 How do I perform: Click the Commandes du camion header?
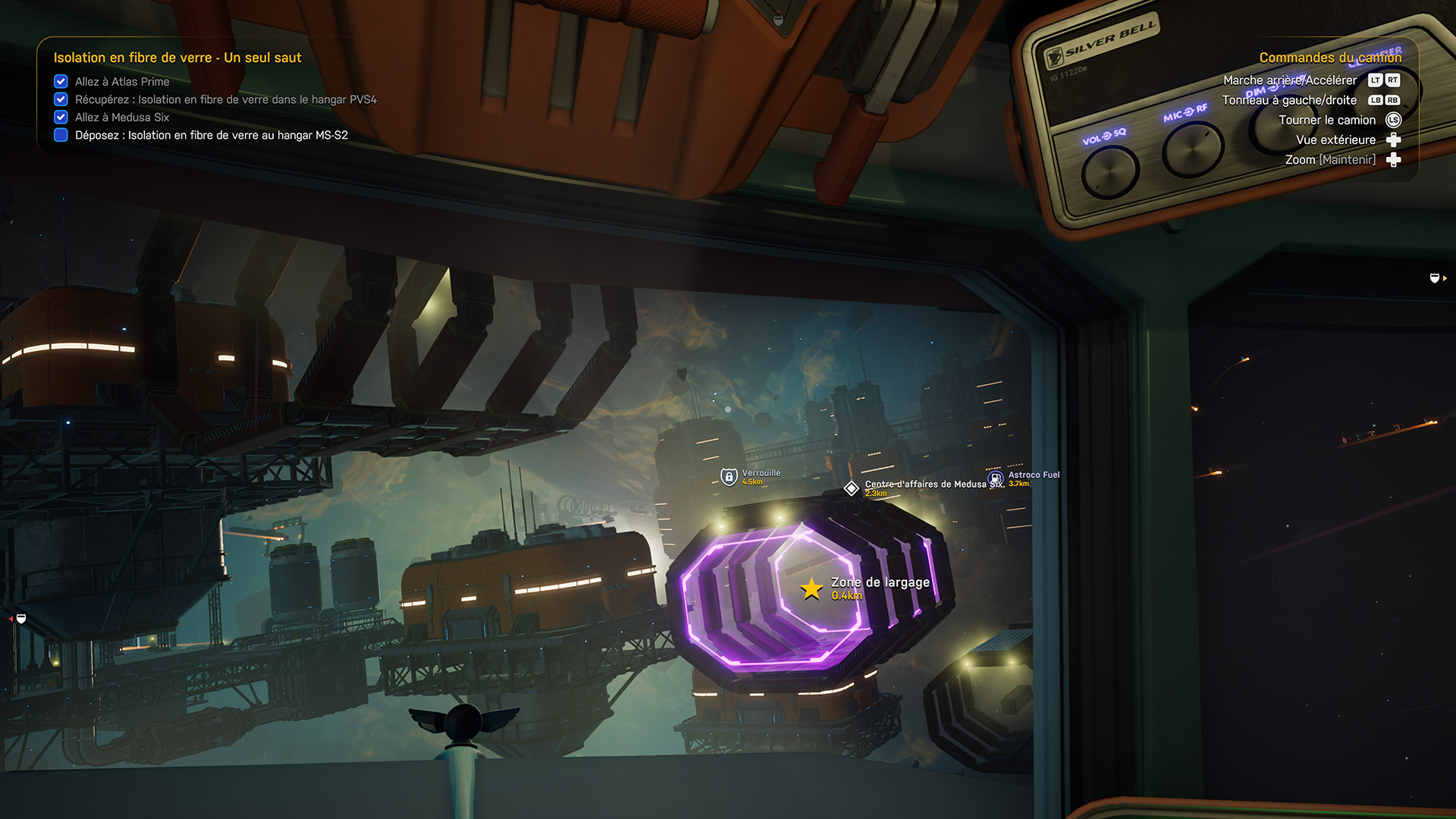click(1330, 58)
